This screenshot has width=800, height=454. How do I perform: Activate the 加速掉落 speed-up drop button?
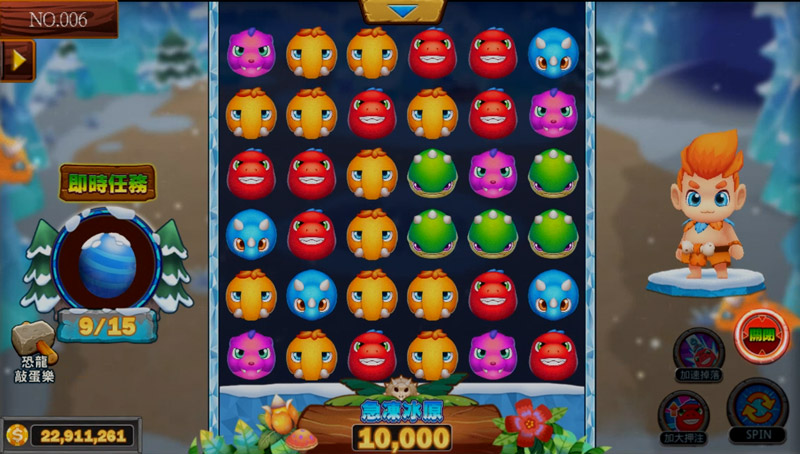click(x=698, y=354)
